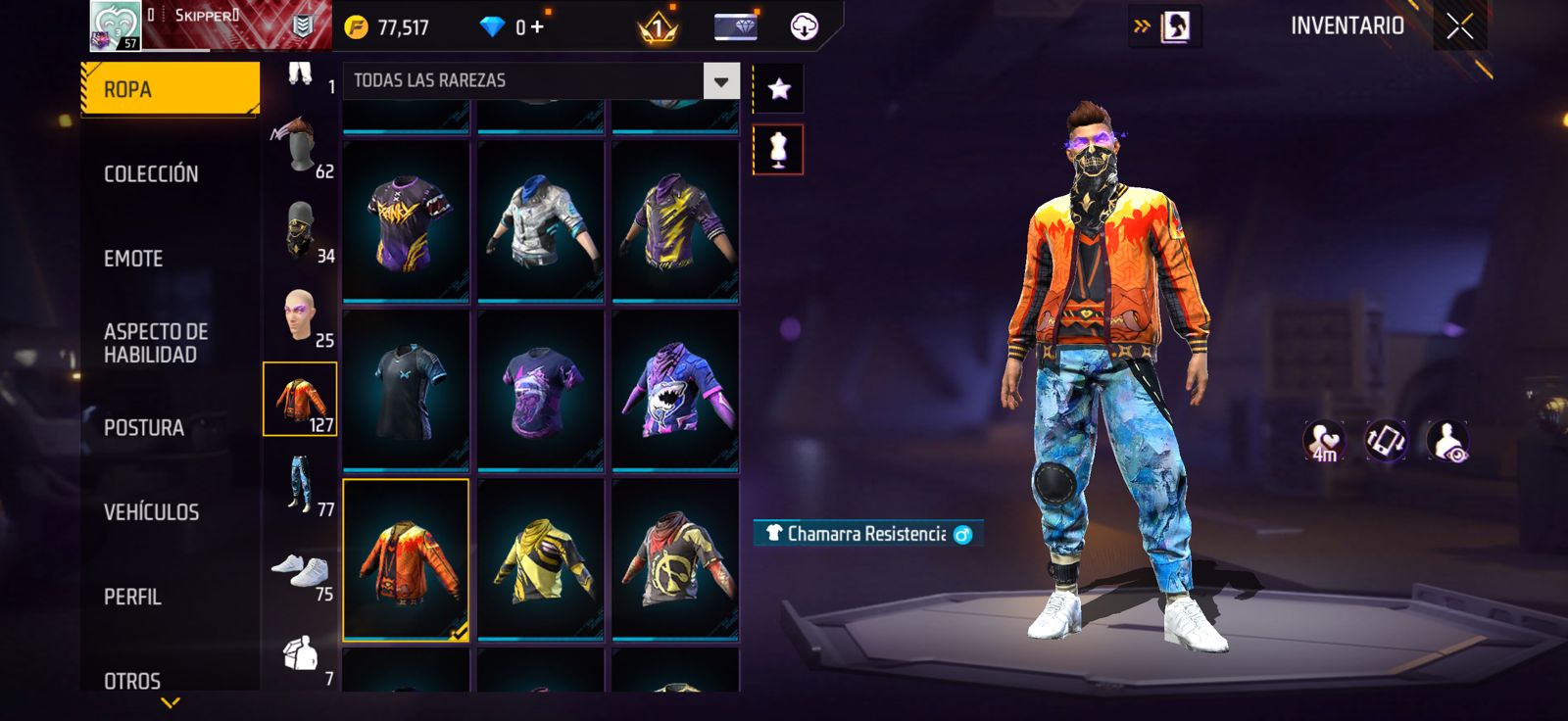Pick the yellow hooded jacket
This screenshot has width=1568, height=721.
[x=540, y=559]
